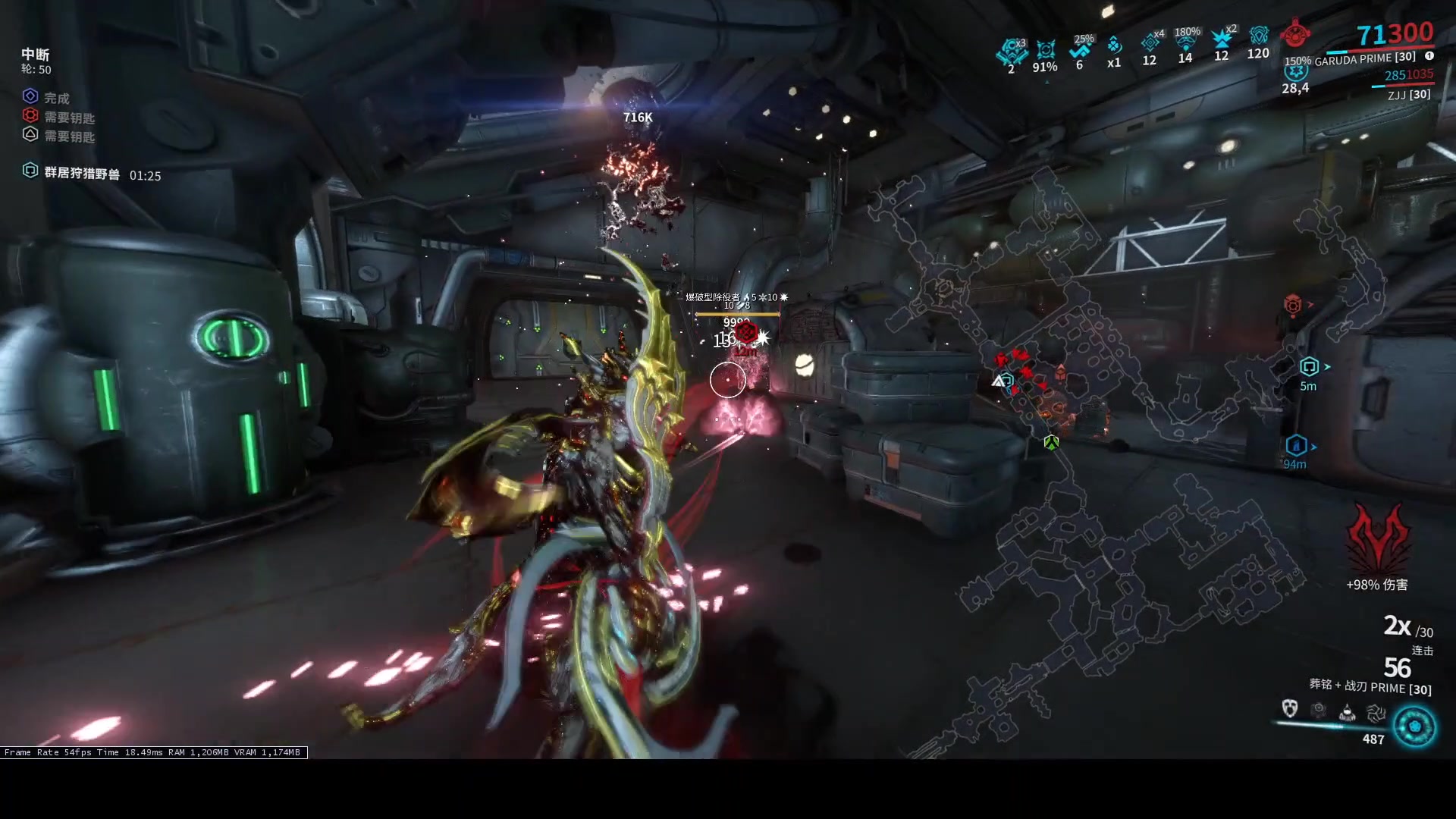Click the cyan 94m waypoint marker

coord(1296,445)
